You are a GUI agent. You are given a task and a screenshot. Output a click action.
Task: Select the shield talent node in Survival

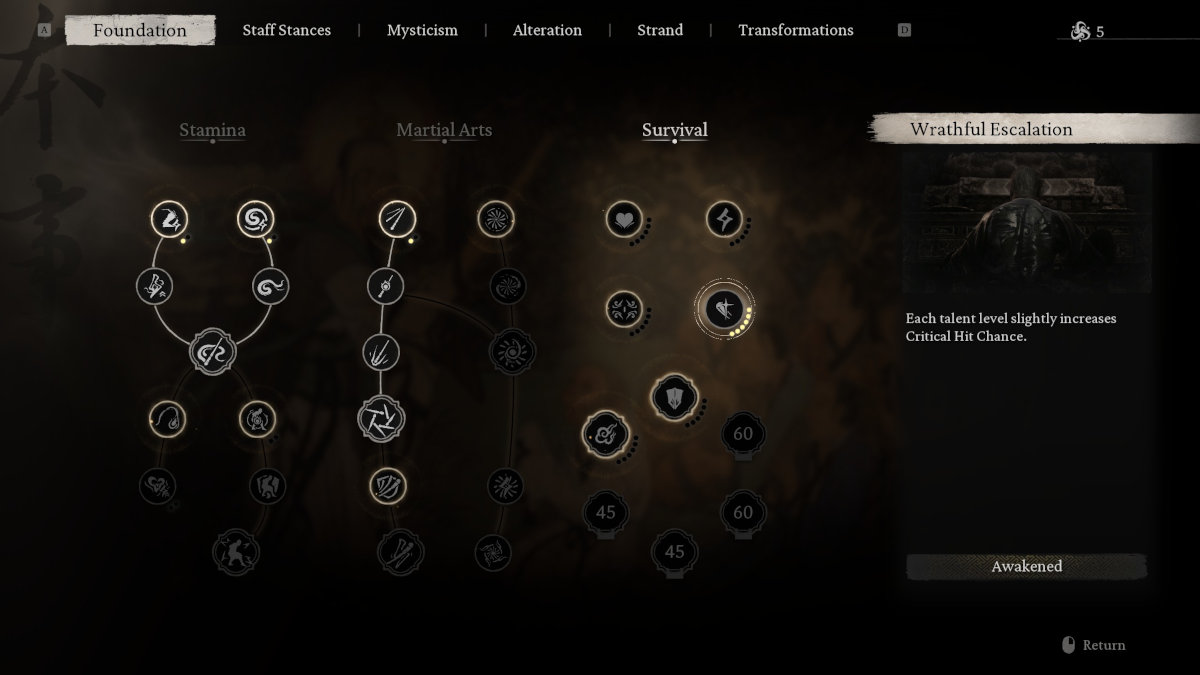[673, 397]
